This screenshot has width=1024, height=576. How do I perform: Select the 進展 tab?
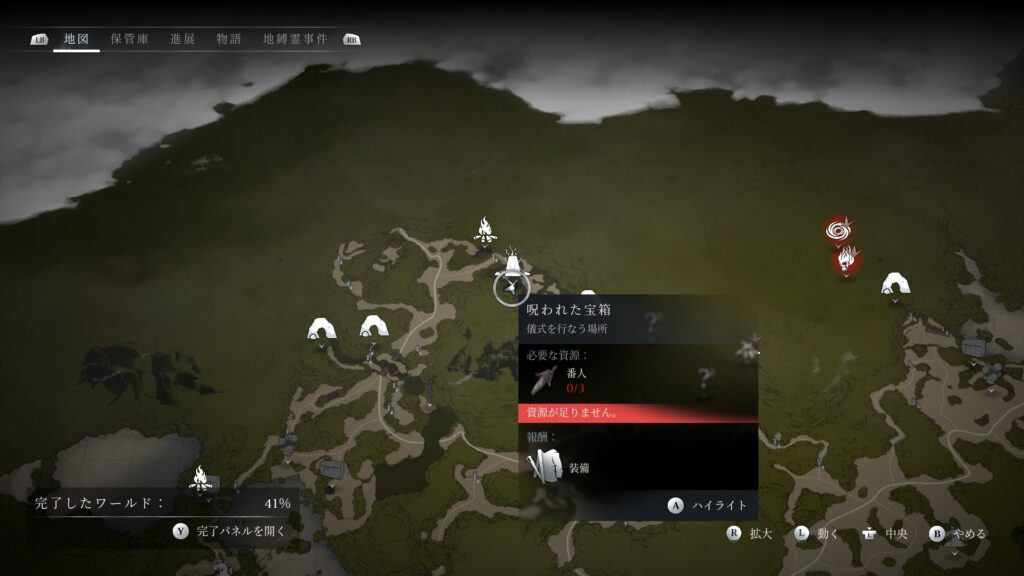click(182, 39)
